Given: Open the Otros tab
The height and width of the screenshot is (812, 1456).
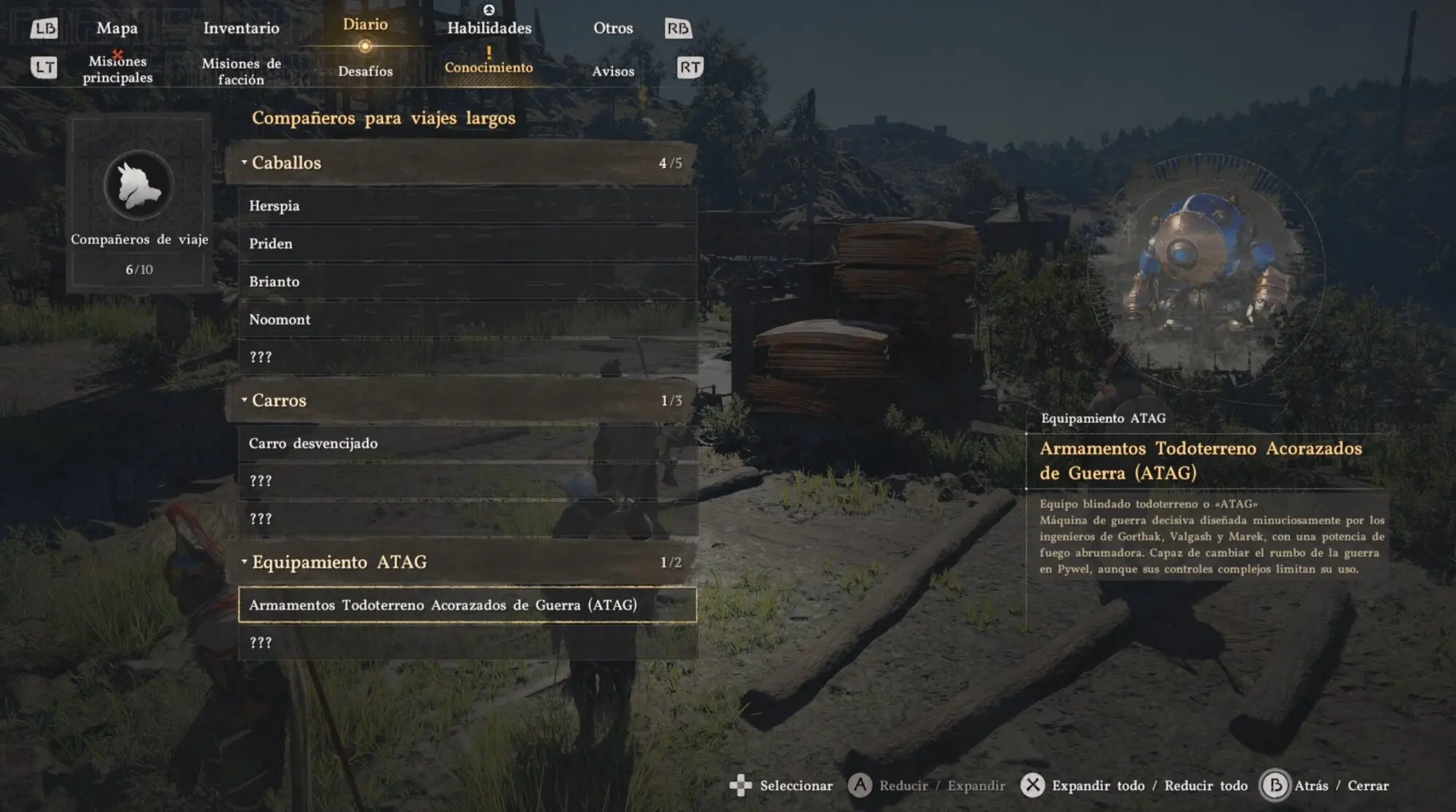Looking at the screenshot, I should click(x=613, y=28).
